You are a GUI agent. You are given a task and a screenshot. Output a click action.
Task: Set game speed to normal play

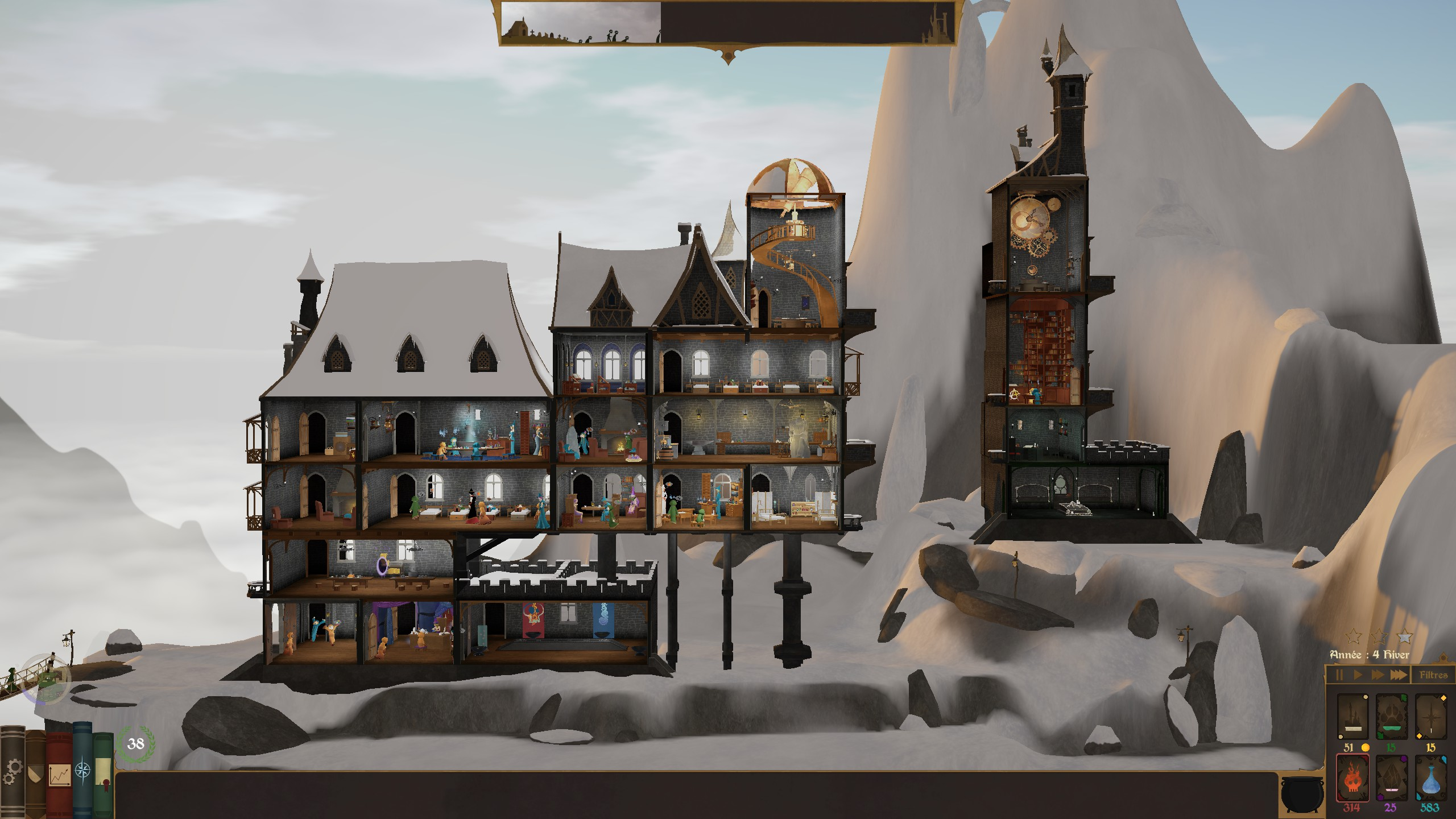coord(1358,675)
